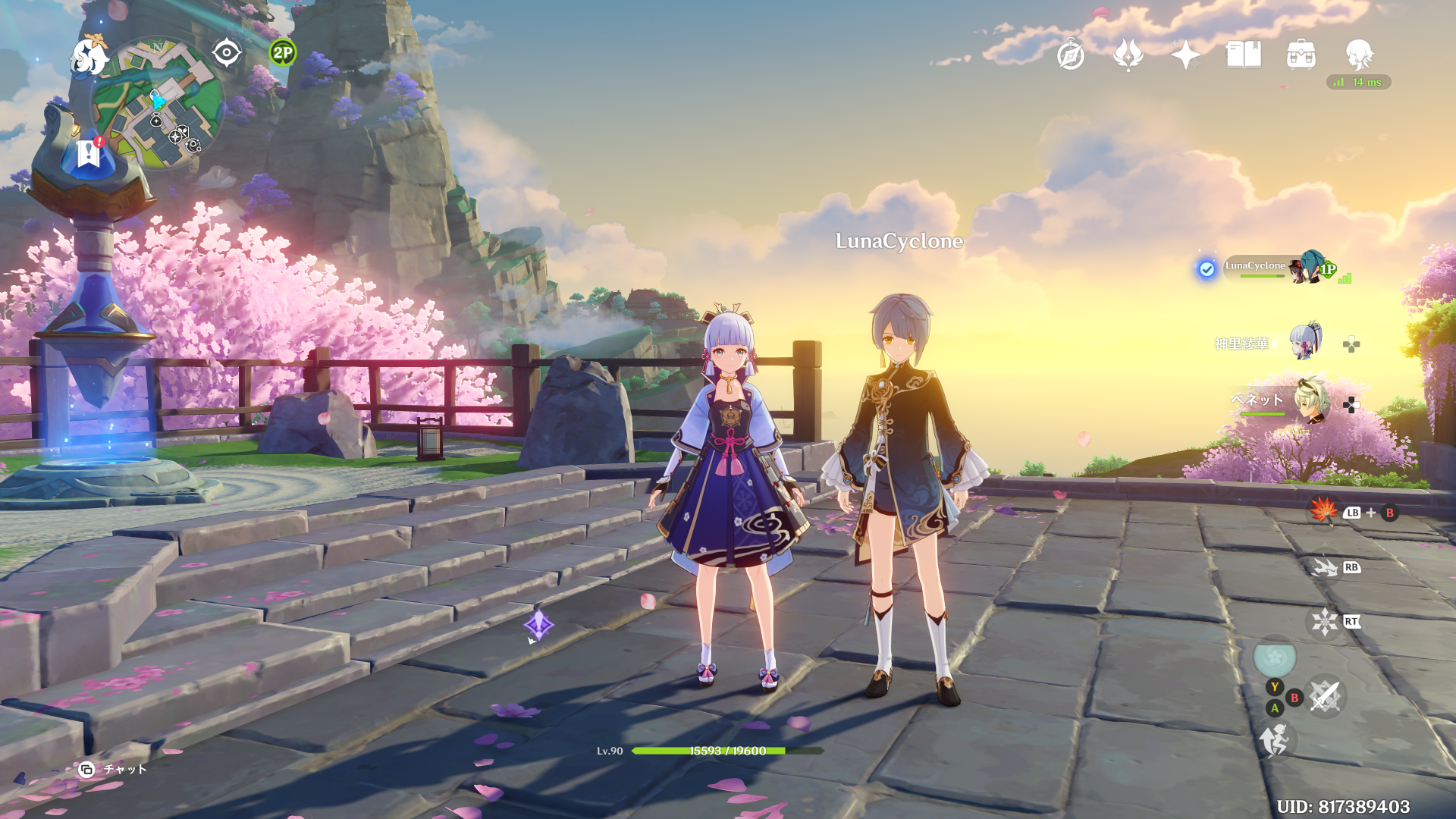Open the compass events icon
1456x819 pixels.
[x=1070, y=55]
